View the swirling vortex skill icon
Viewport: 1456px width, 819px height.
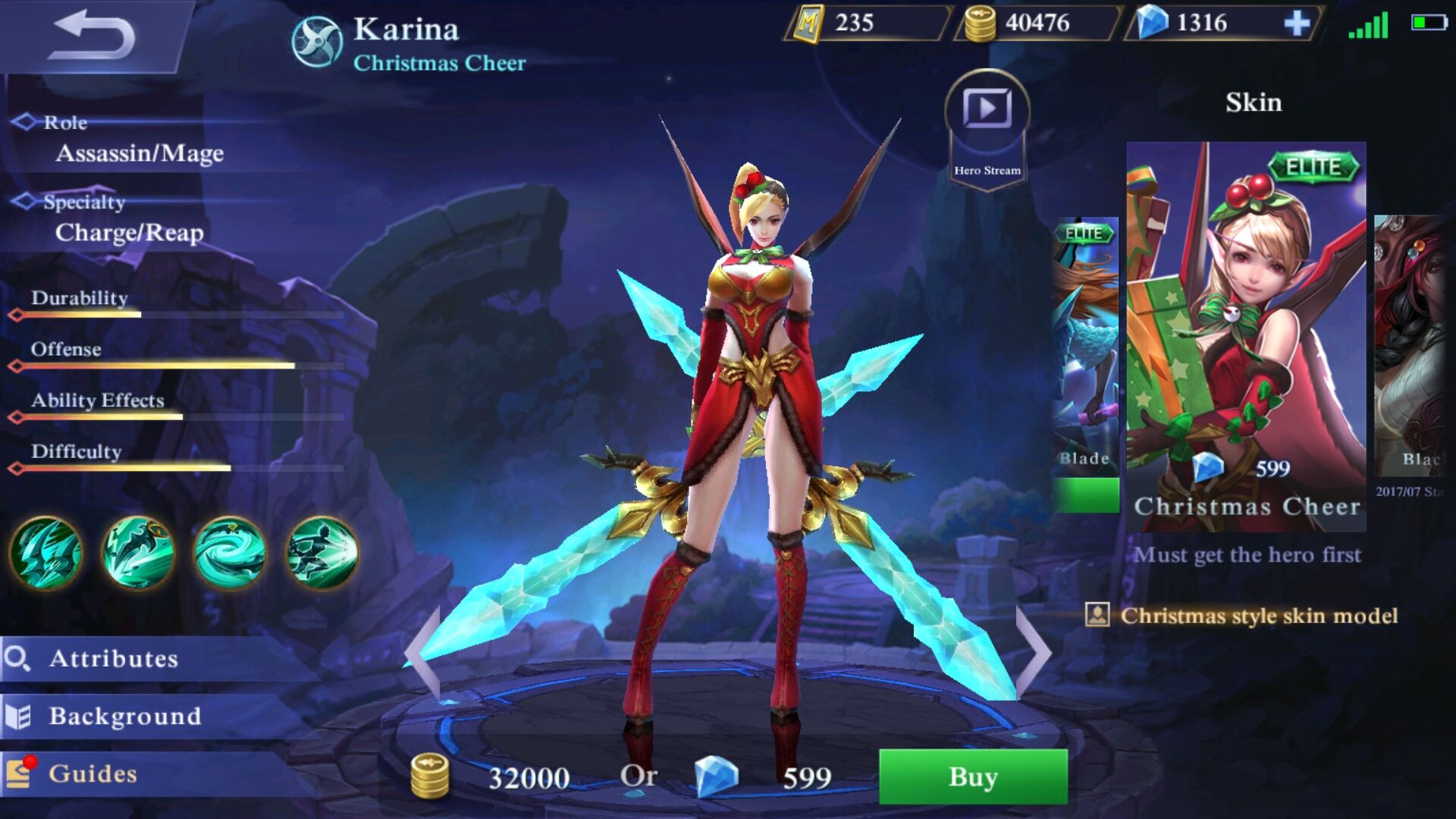click(x=230, y=553)
